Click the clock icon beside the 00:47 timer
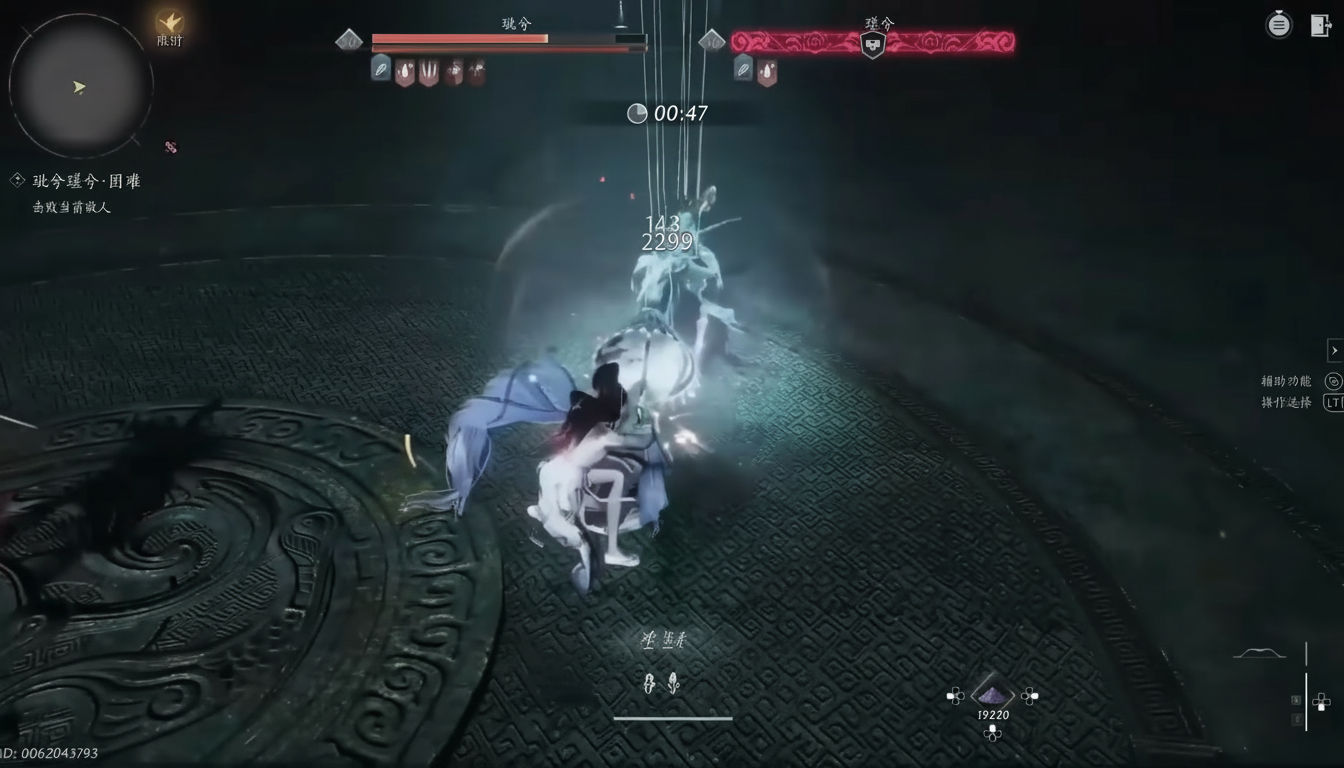 636,113
